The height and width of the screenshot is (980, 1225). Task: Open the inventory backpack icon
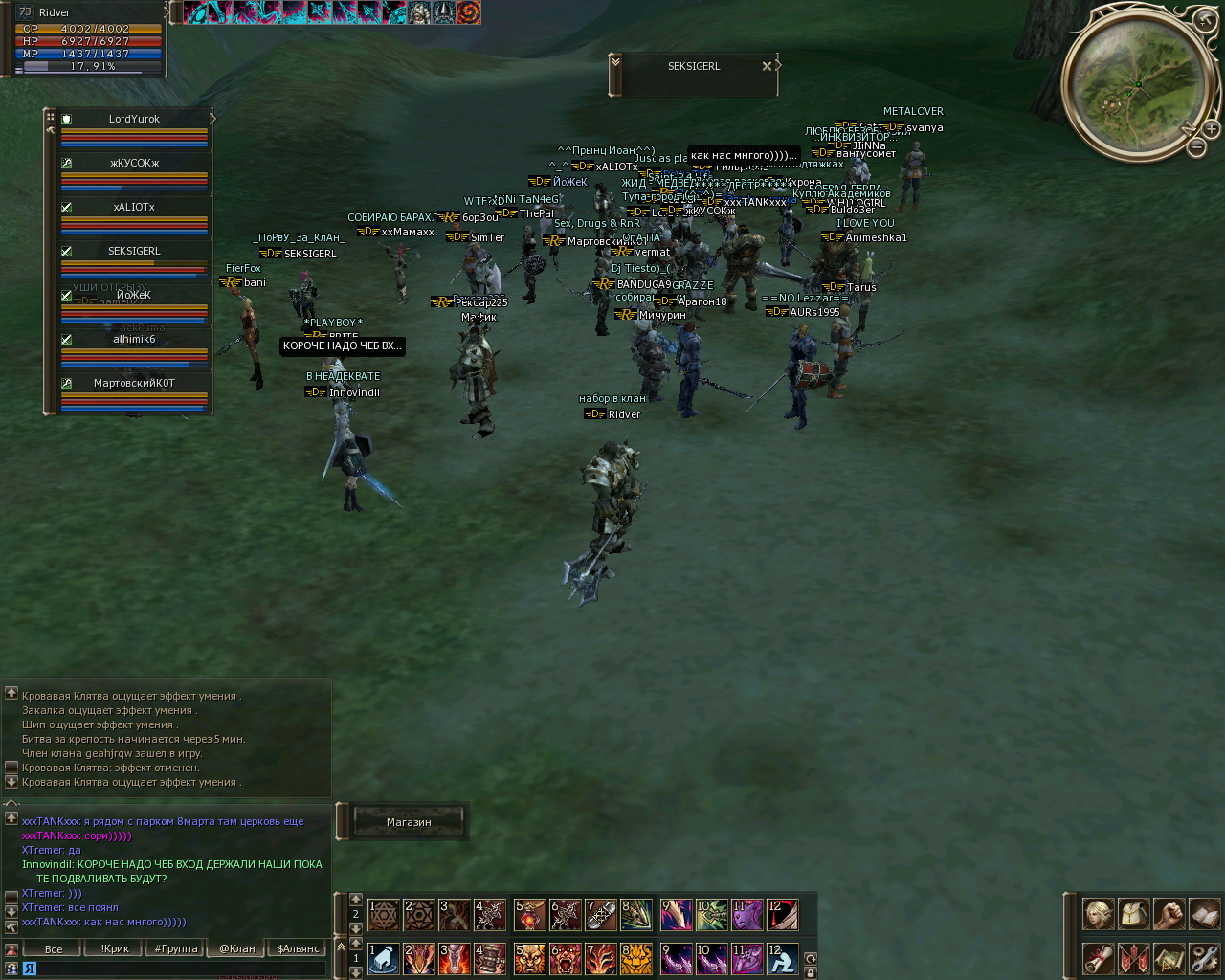tap(1134, 914)
